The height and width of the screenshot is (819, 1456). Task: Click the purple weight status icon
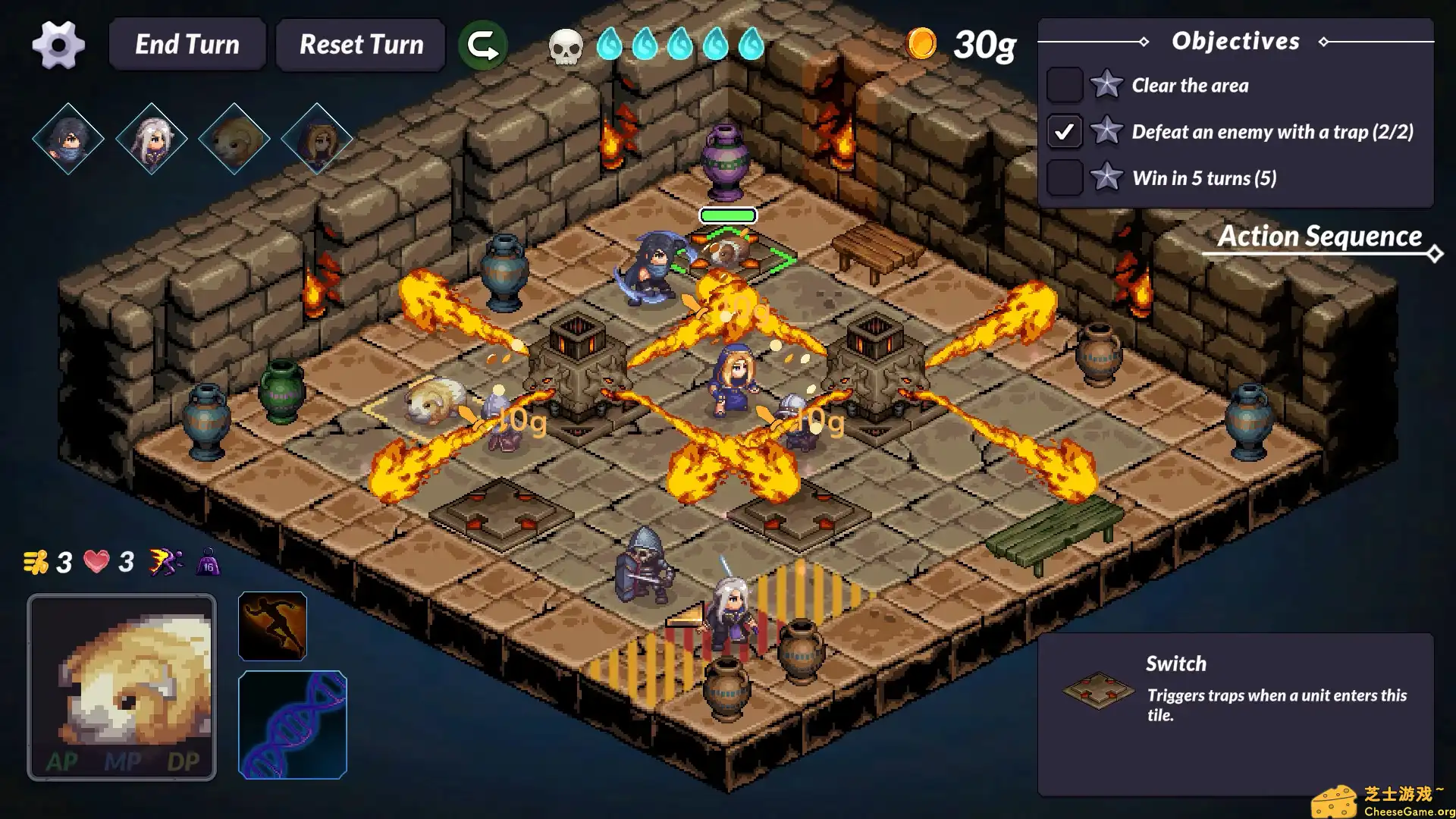209,562
